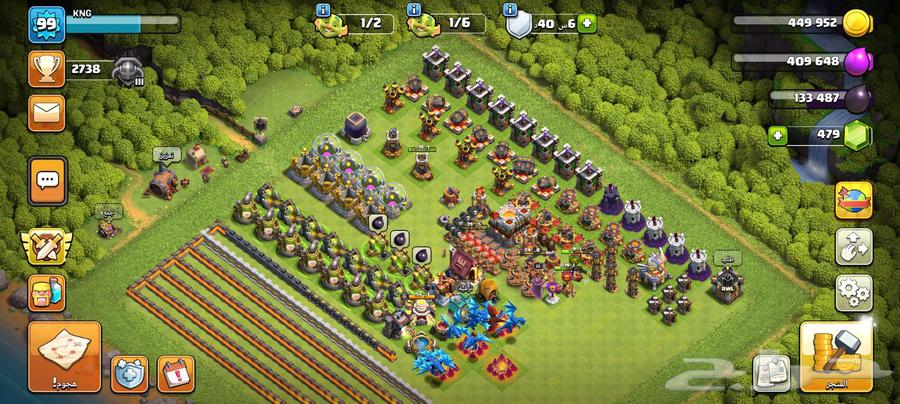The height and width of the screenshot is (404, 900).
Task: Open the globe with red ribbon icon
Action: pyautogui.click(x=853, y=197)
